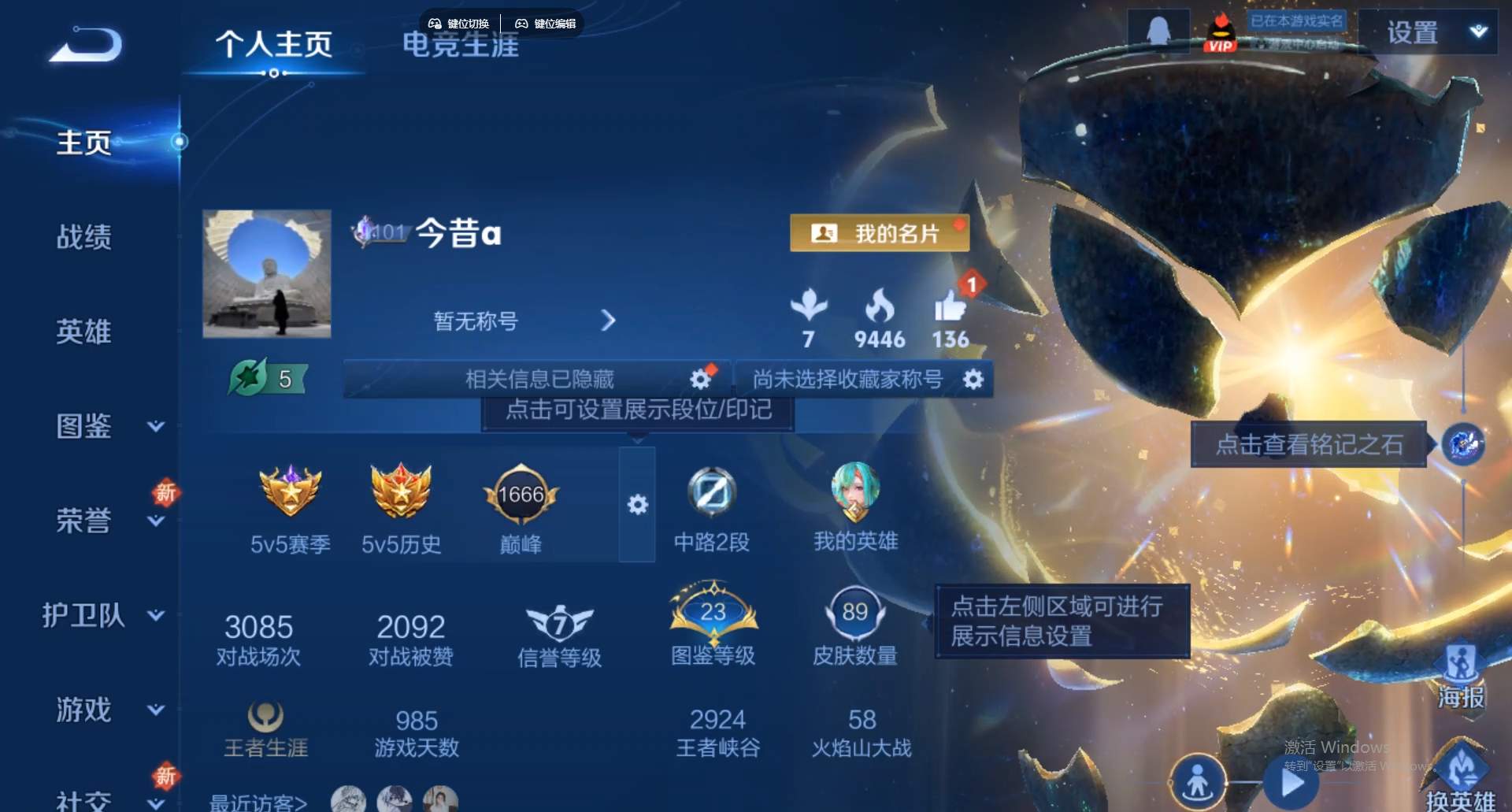The width and height of the screenshot is (1512, 812).
Task: Open 我的名片 card button
Action: (877, 233)
